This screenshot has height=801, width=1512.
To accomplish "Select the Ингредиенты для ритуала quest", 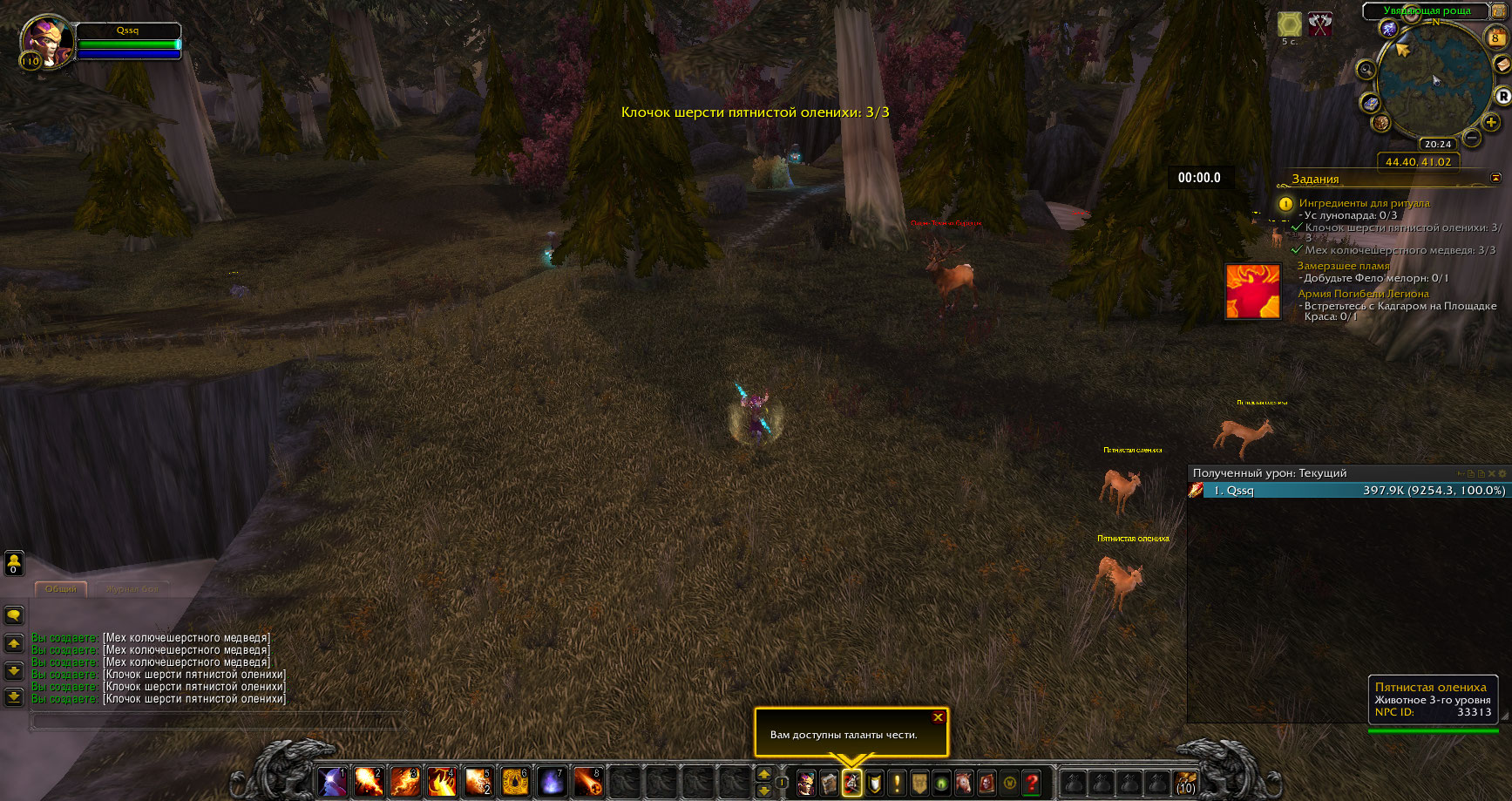I will tap(1364, 203).
